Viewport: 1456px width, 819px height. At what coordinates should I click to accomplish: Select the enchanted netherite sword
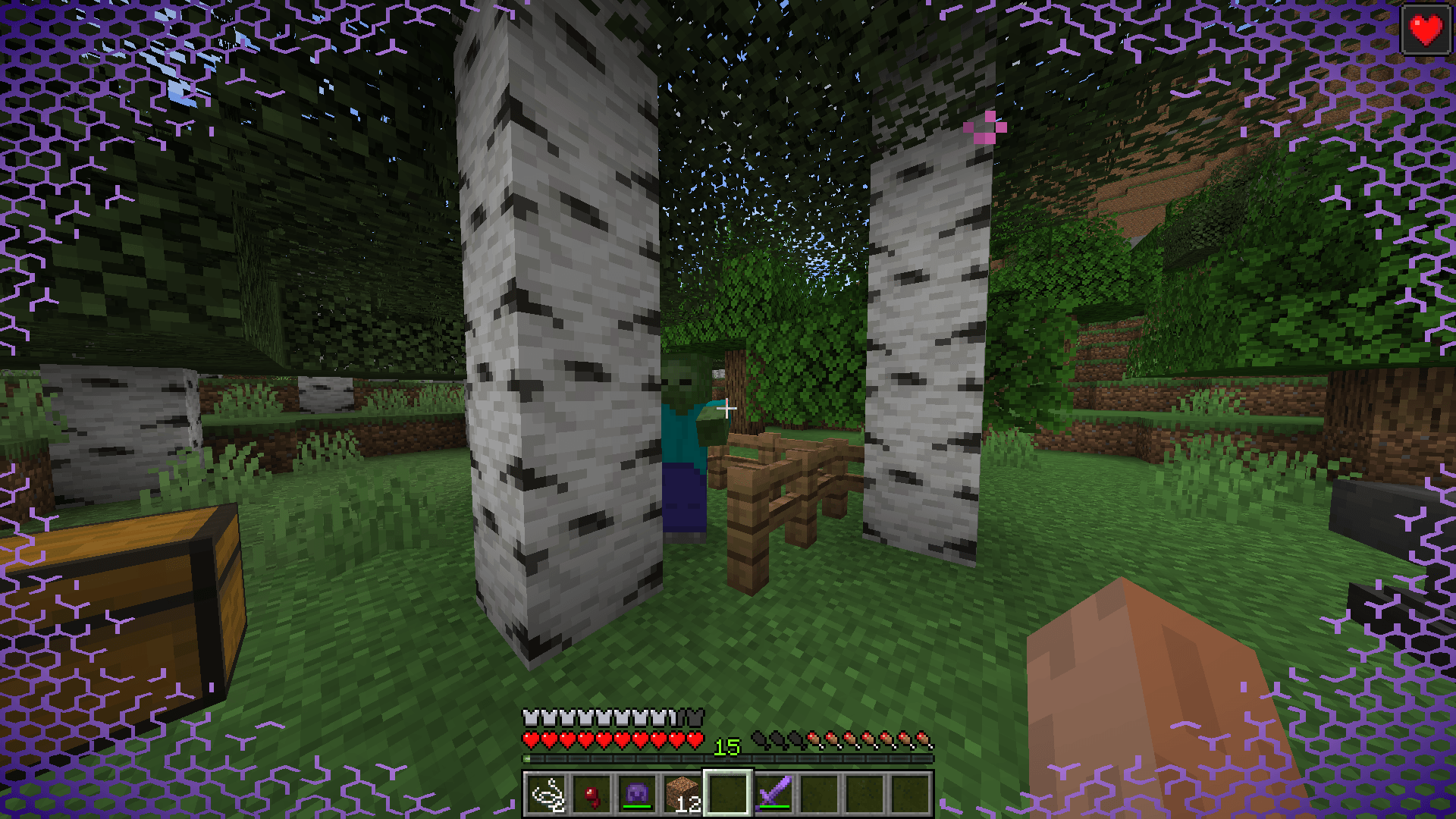pyautogui.click(x=773, y=792)
